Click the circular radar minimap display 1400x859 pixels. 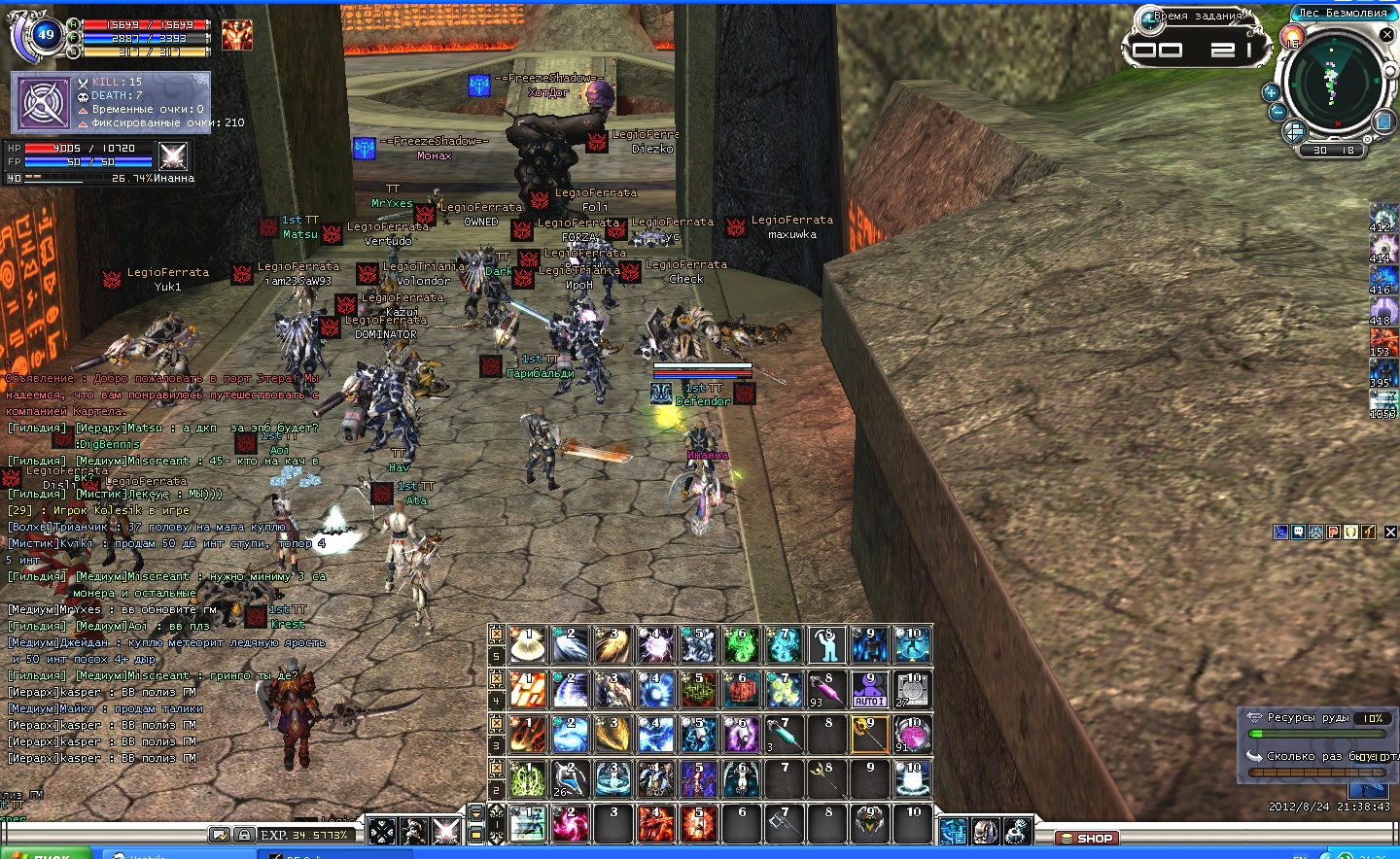coord(1333,81)
